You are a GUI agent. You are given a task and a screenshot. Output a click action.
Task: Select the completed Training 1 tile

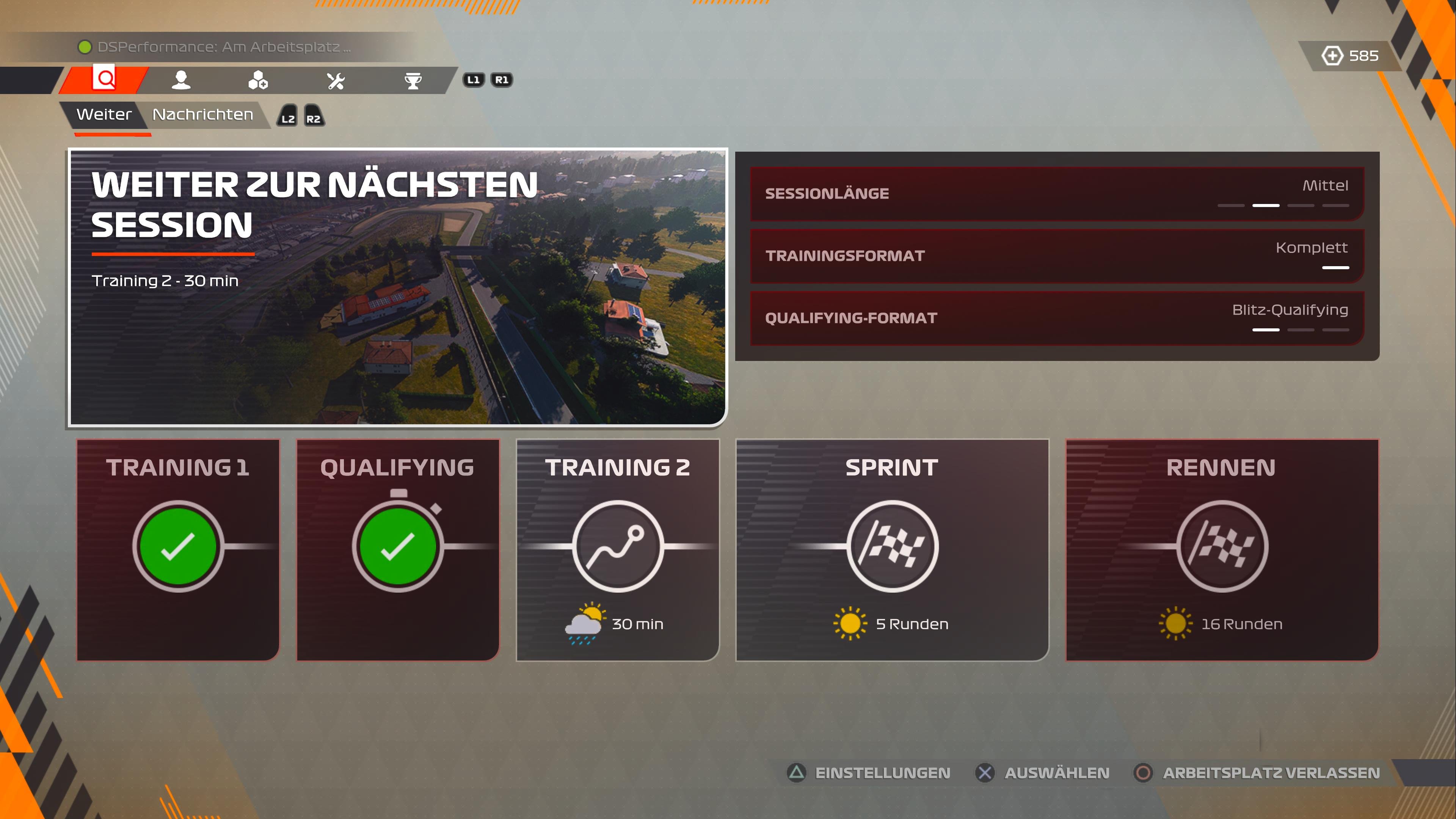point(178,549)
